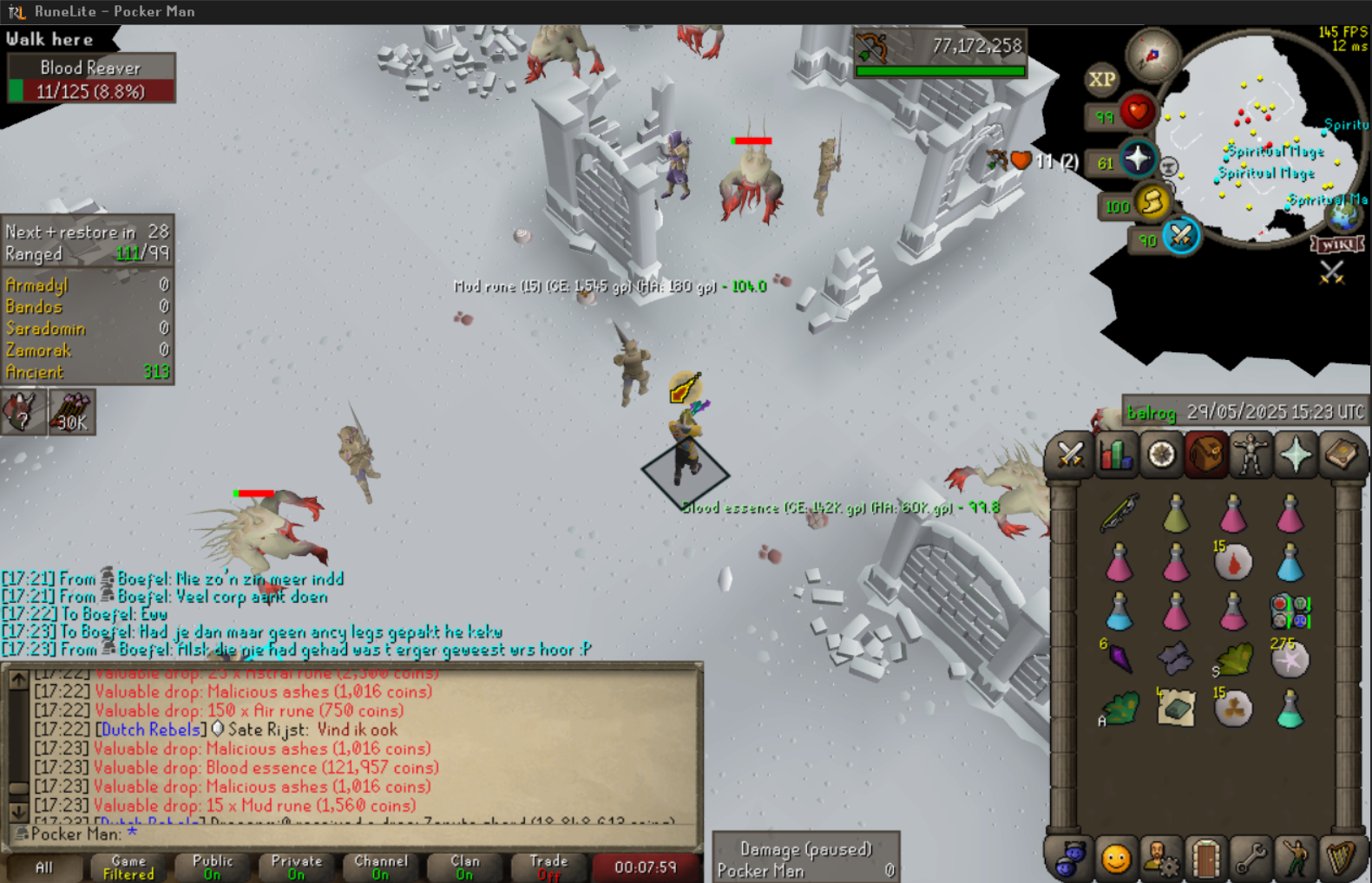Toggle run with the boot energy orb
This screenshot has height=883, width=1372.
[1152, 202]
